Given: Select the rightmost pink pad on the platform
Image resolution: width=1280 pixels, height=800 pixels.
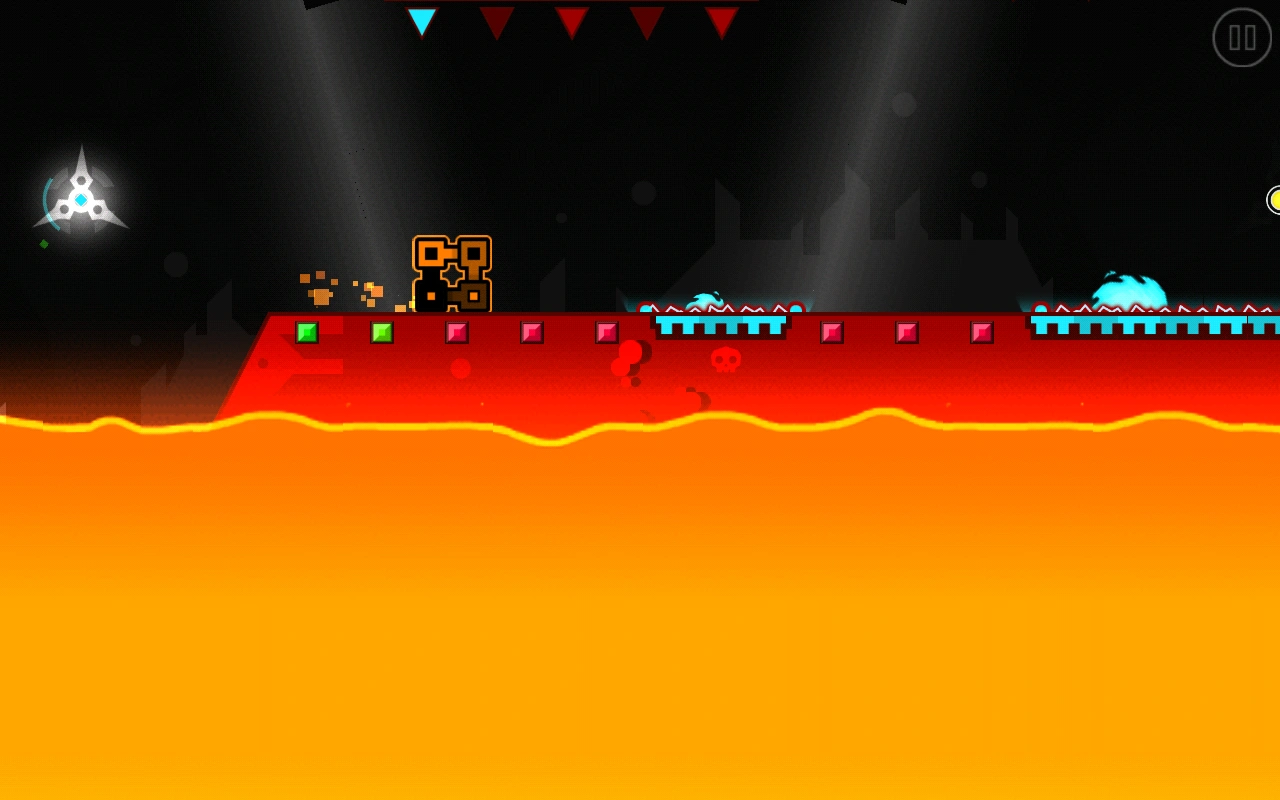Looking at the screenshot, I should click(x=982, y=330).
